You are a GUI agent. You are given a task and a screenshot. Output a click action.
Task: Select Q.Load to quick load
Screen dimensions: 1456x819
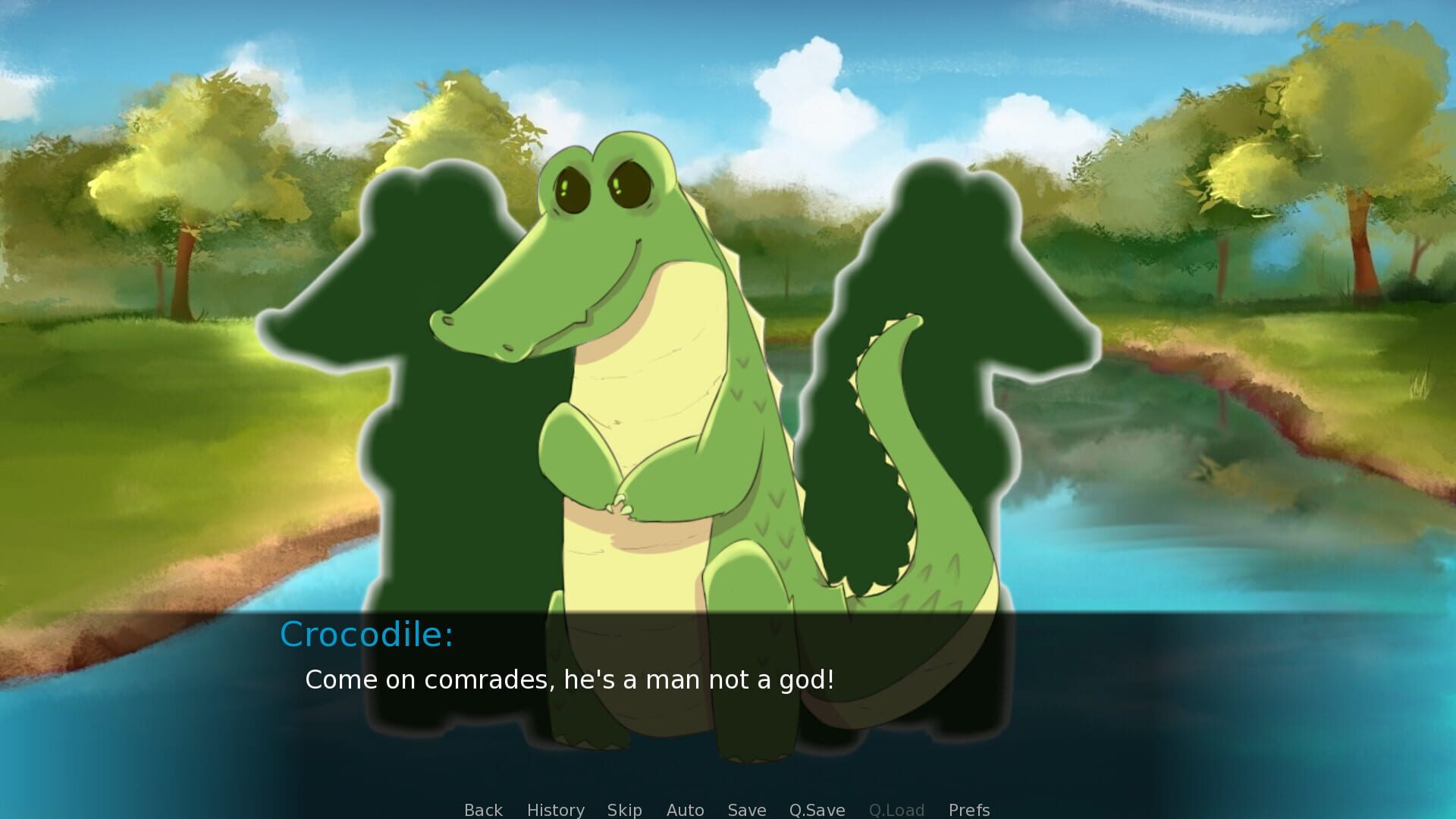[x=898, y=810]
